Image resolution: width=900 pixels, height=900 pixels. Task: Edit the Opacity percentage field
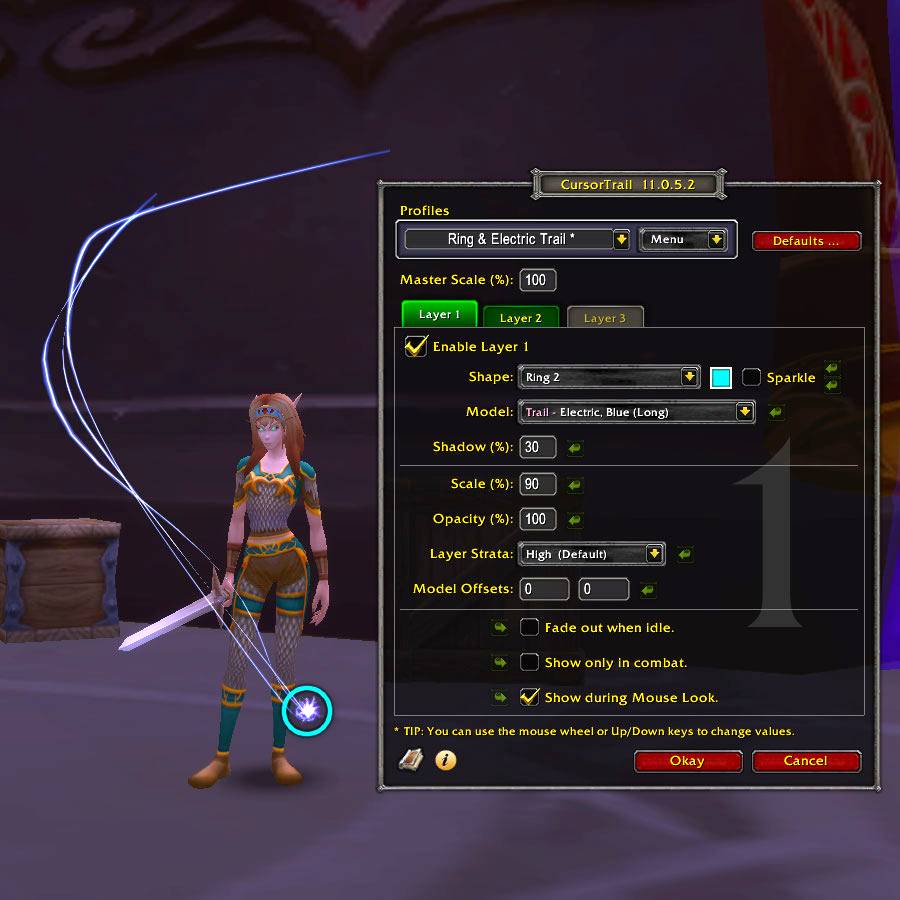(x=538, y=519)
